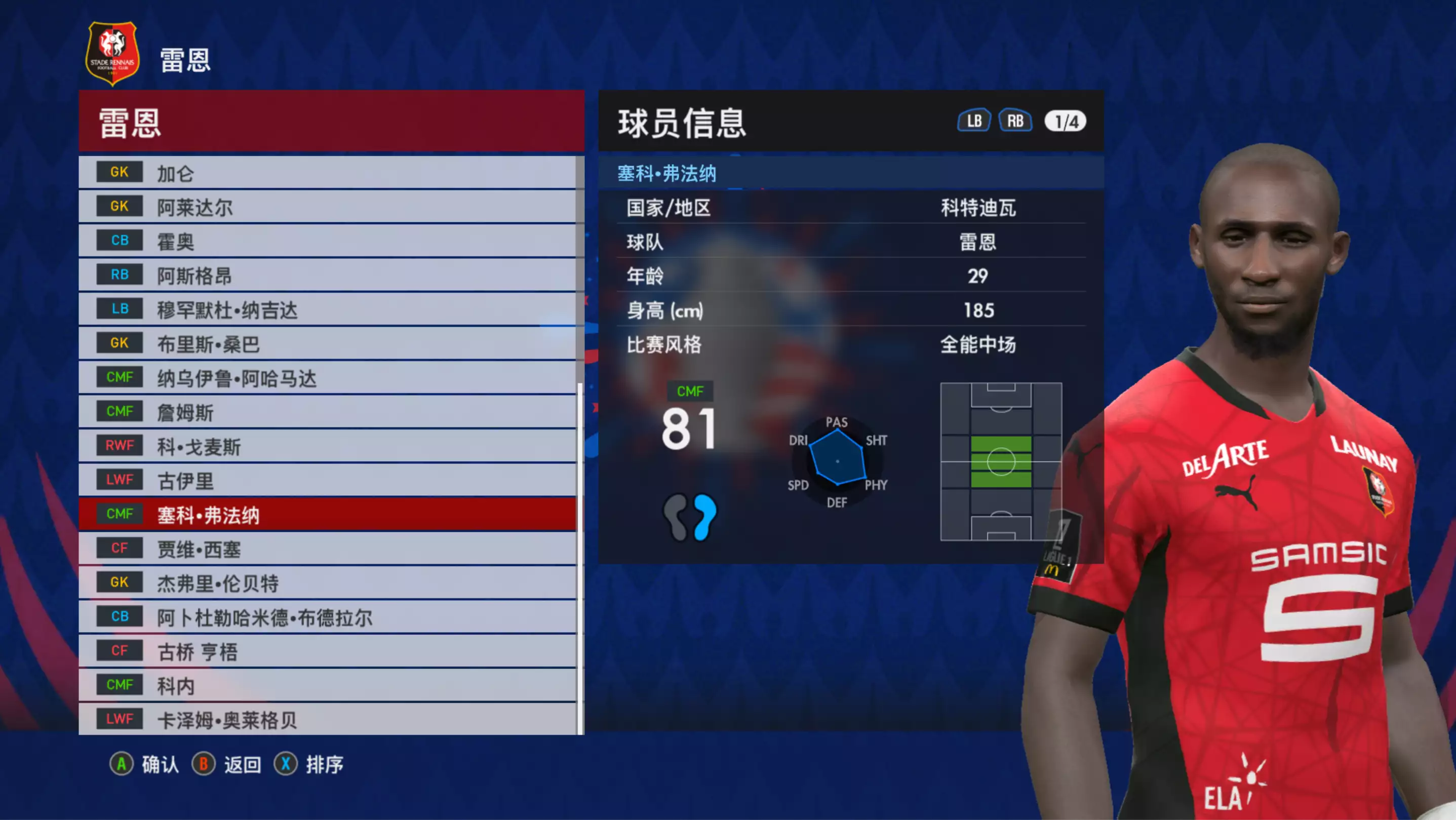Select striker 贾维•西塞
1456x820 pixels.
[x=328, y=549]
